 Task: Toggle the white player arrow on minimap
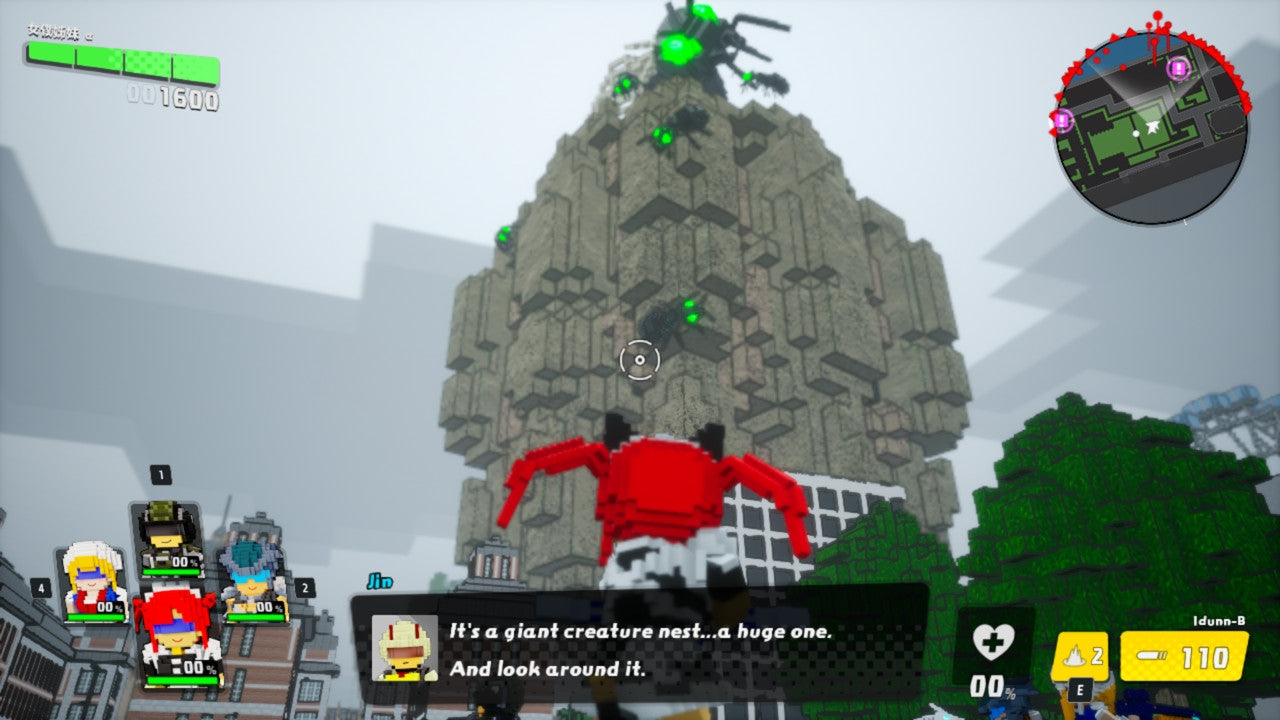[x=1152, y=127]
